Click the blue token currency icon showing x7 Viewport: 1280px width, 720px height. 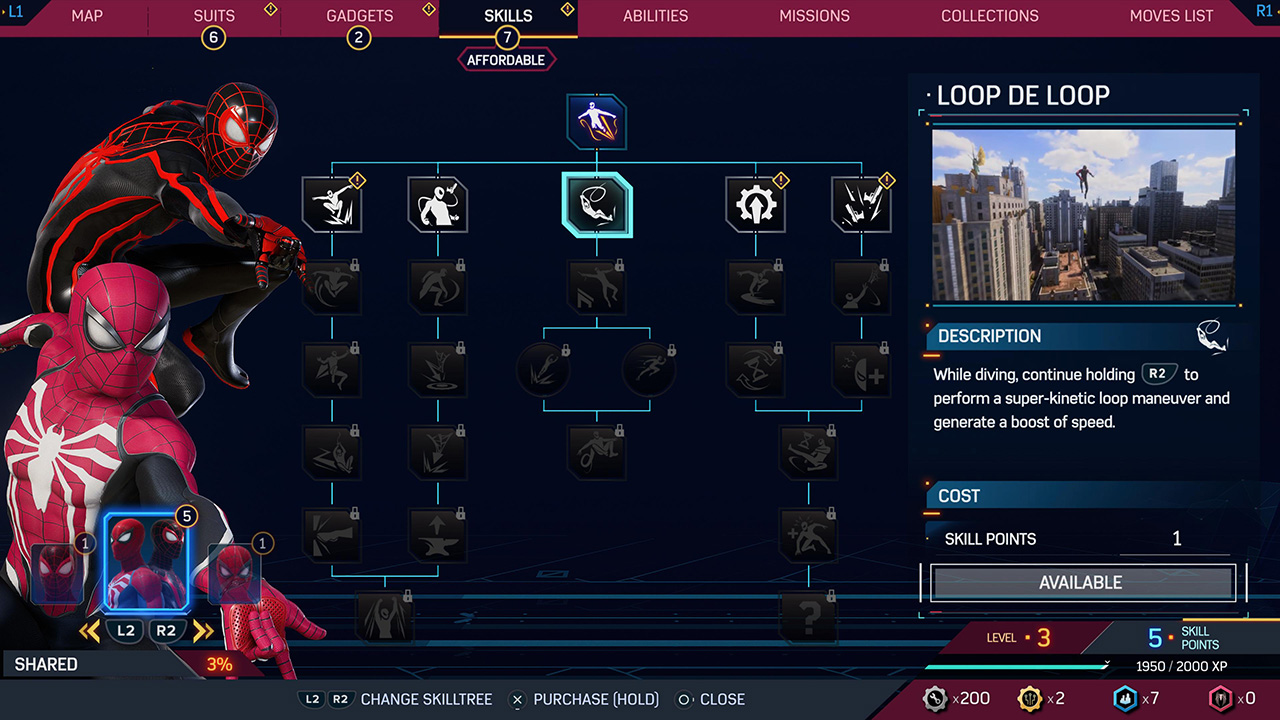click(x=1123, y=700)
